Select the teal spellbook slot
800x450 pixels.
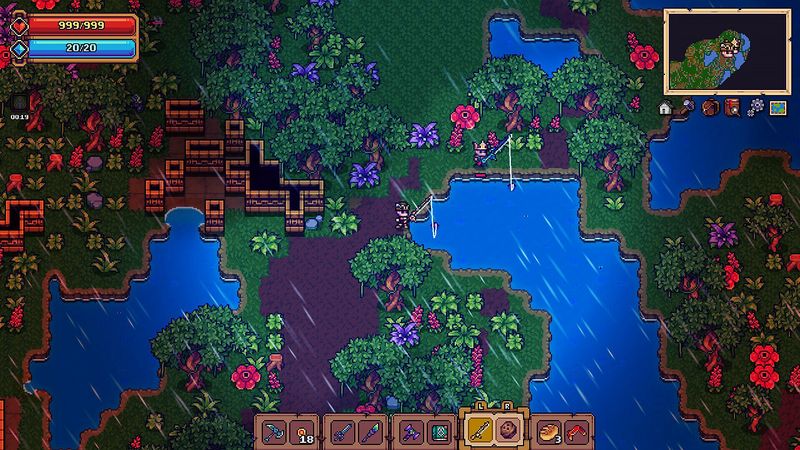click(x=436, y=432)
